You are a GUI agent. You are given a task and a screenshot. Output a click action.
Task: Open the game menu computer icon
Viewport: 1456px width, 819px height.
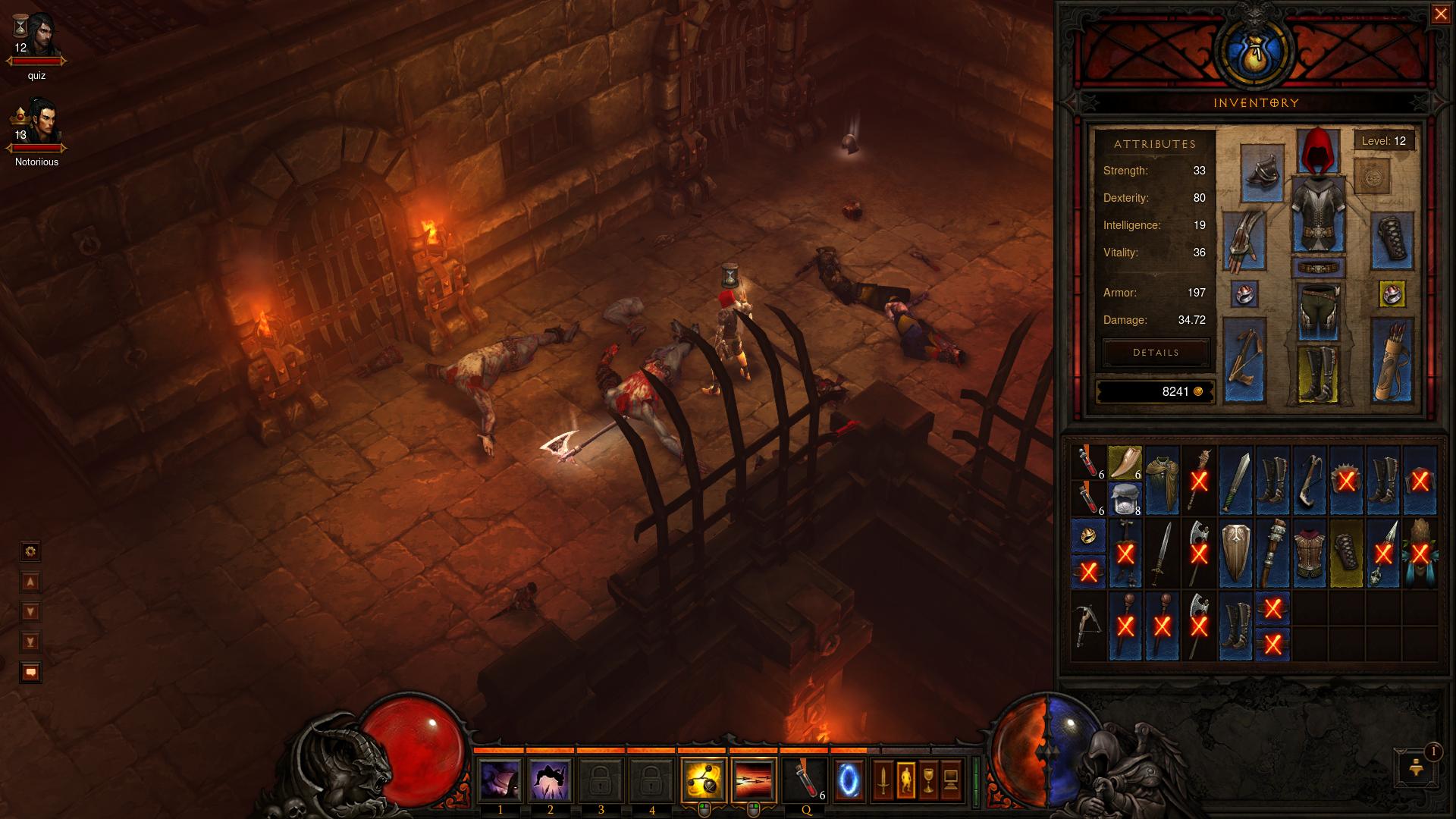tap(951, 780)
